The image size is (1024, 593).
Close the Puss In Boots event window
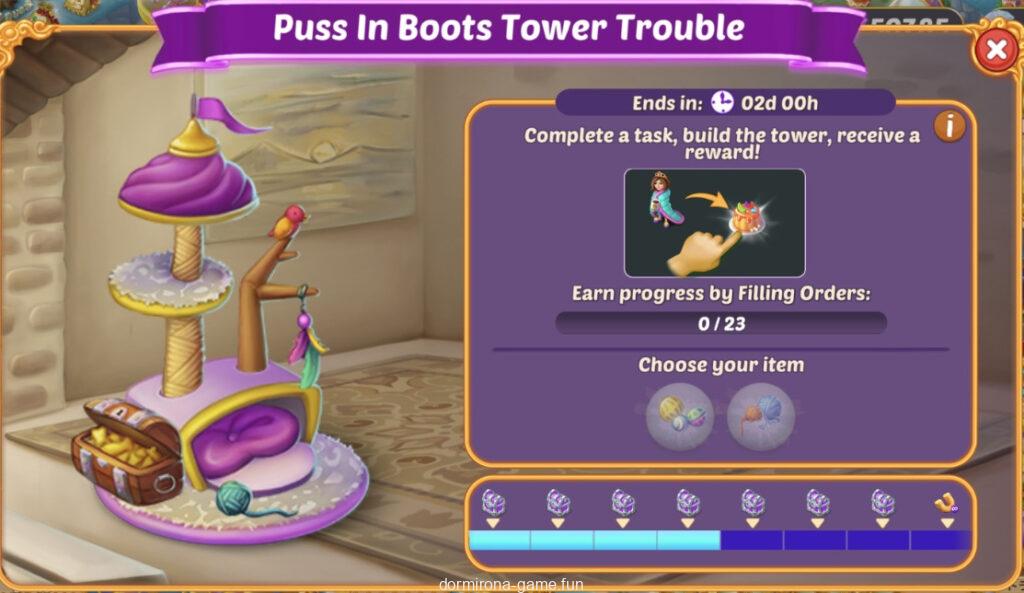(995, 49)
